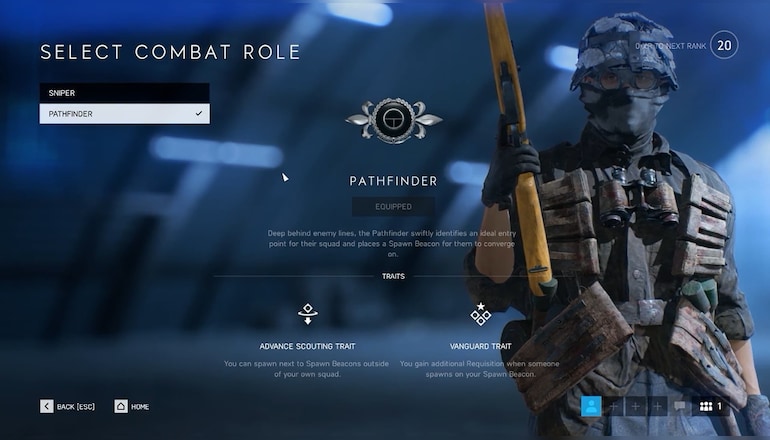Select the Vanguard trait icon
This screenshot has height=440, width=770.
tap(481, 314)
